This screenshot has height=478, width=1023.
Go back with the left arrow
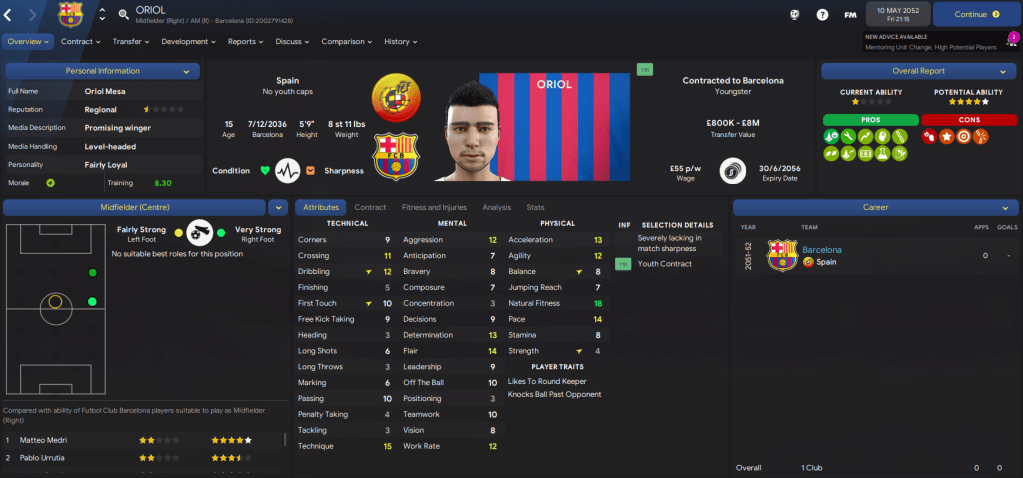tap(8, 14)
